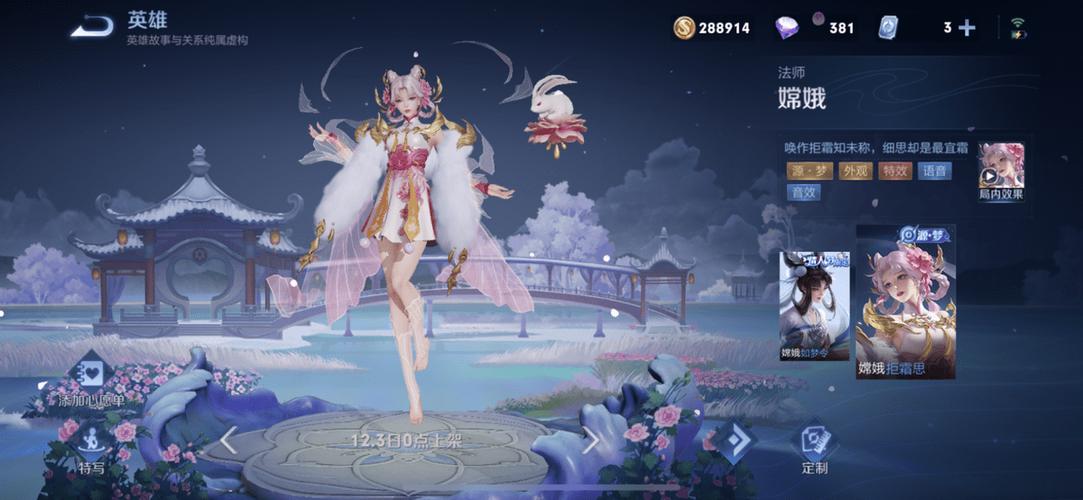Play the 局内效果 in-game effect preview
1083x500 pixels.
pyautogui.click(x=1000, y=172)
